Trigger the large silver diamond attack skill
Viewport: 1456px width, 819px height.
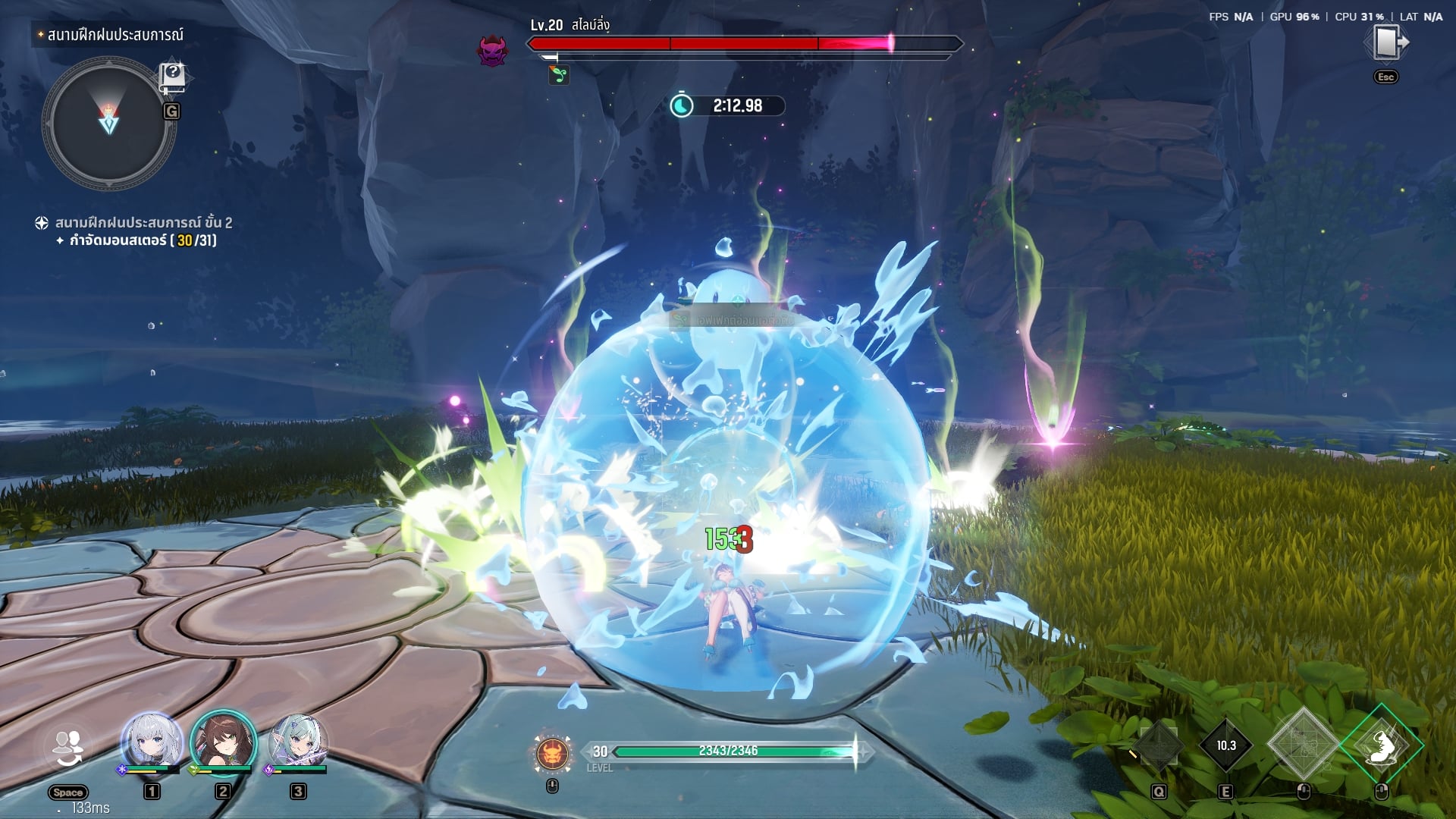[x=1304, y=745]
